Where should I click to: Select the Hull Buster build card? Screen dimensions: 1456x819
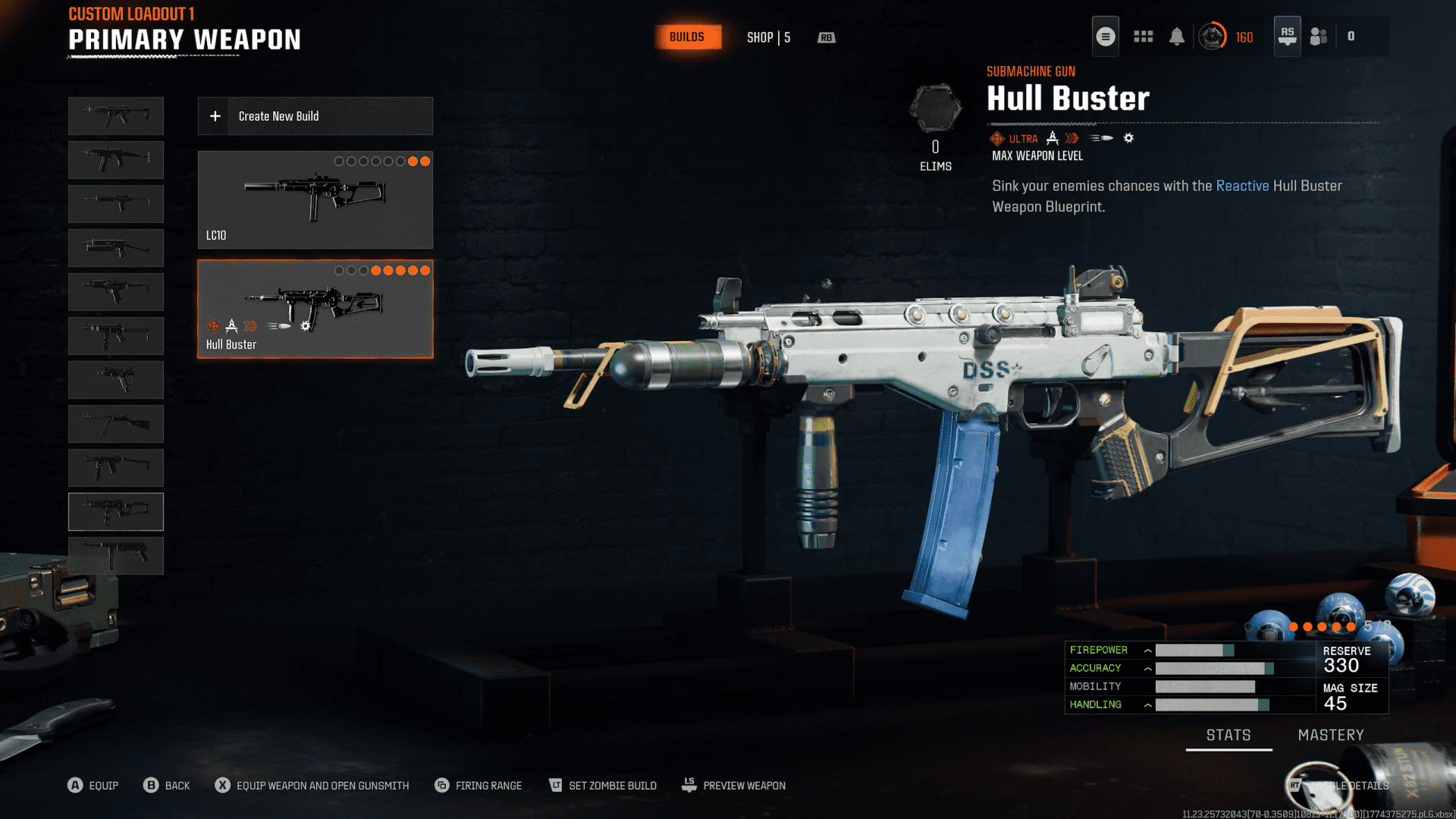(315, 309)
